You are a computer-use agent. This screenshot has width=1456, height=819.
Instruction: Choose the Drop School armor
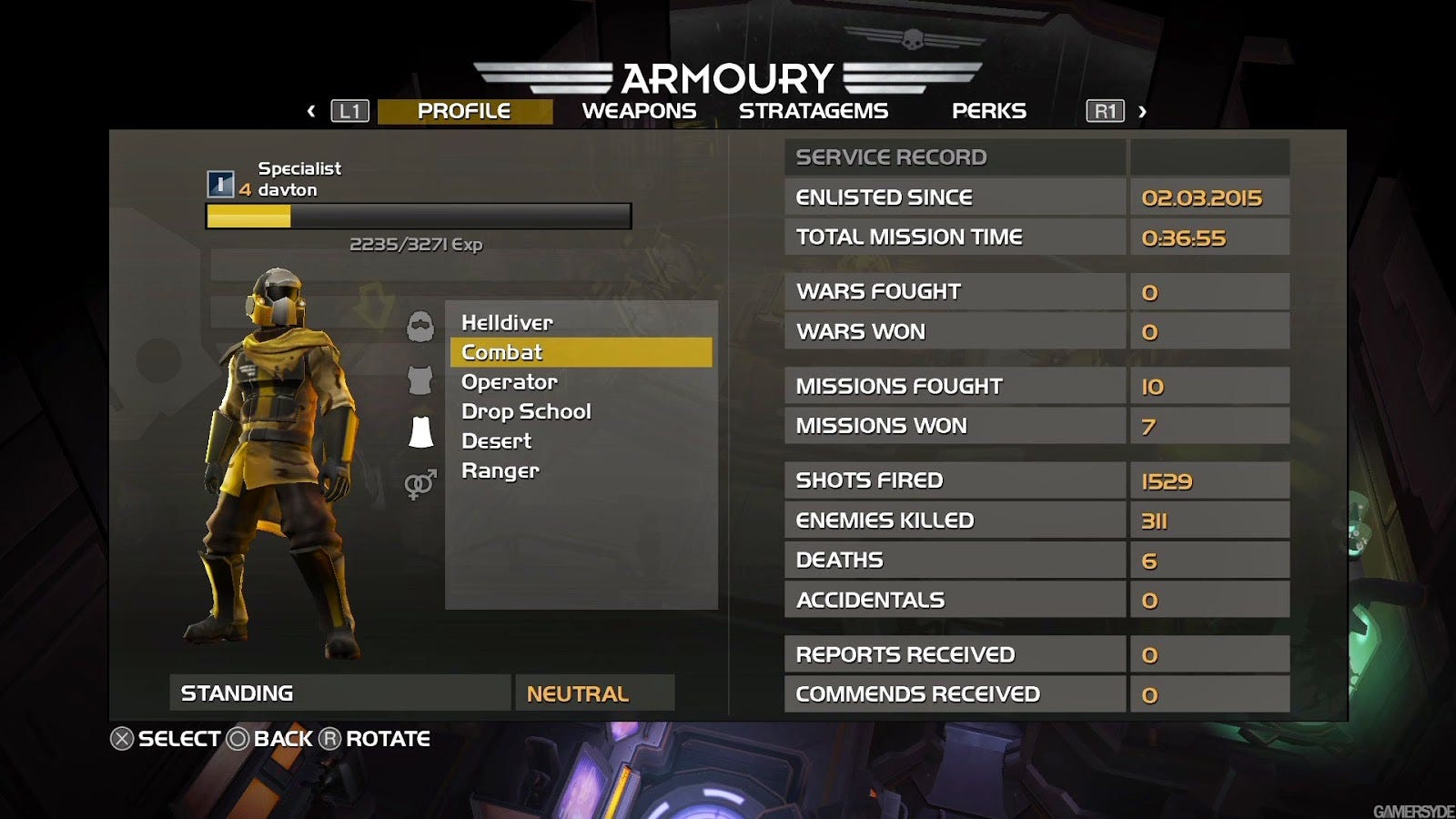[526, 411]
